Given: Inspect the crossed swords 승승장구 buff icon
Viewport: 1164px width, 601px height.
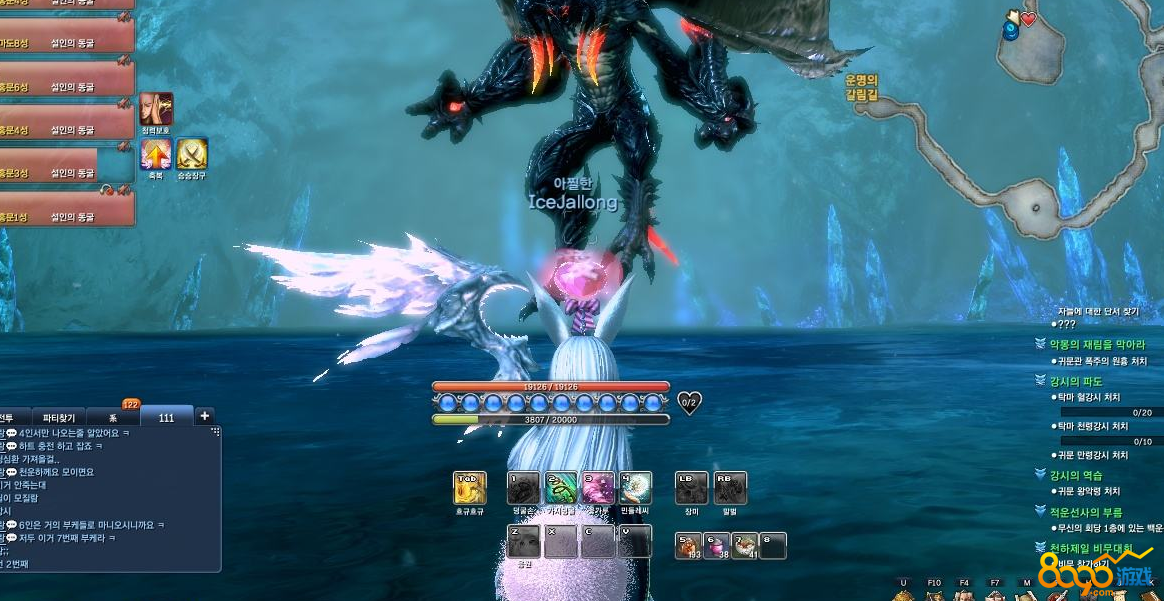Looking at the screenshot, I should point(191,154).
